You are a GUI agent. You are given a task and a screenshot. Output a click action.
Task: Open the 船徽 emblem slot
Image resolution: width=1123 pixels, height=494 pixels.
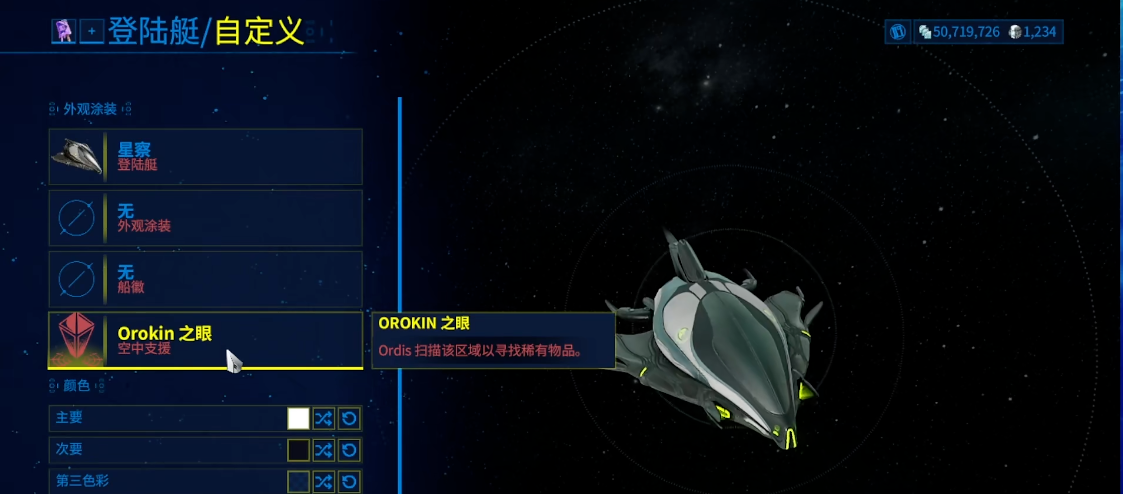tap(205, 279)
